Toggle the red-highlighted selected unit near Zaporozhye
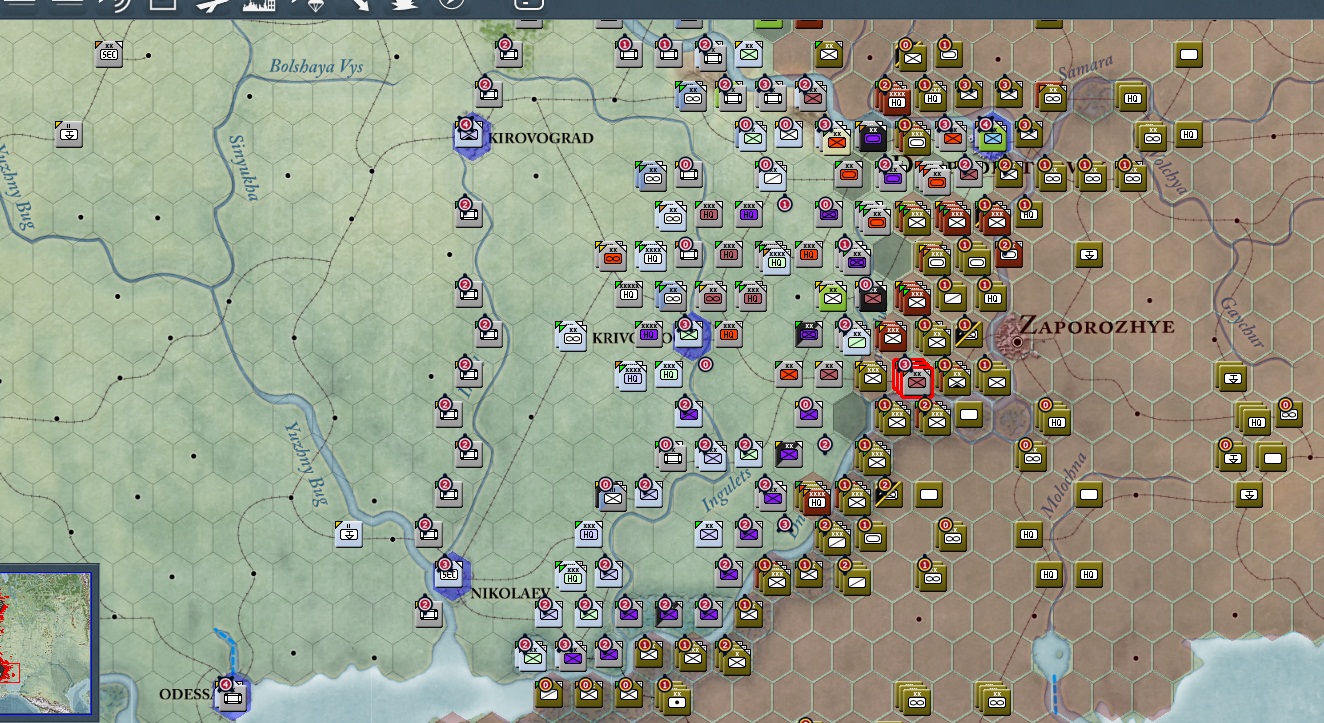The width and height of the screenshot is (1324, 723). pyautogui.click(x=913, y=380)
